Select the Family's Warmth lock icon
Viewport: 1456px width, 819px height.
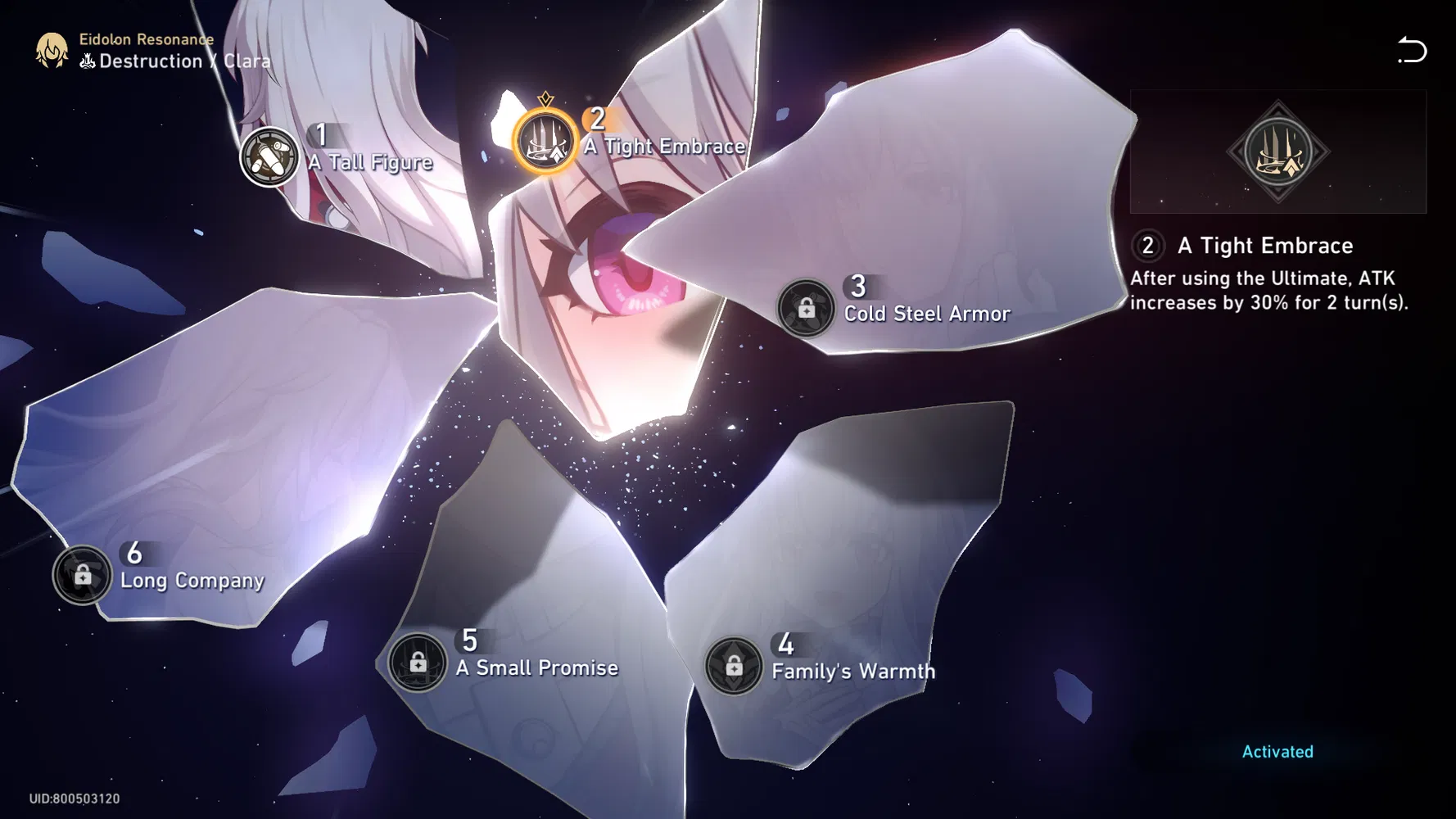[x=733, y=665]
